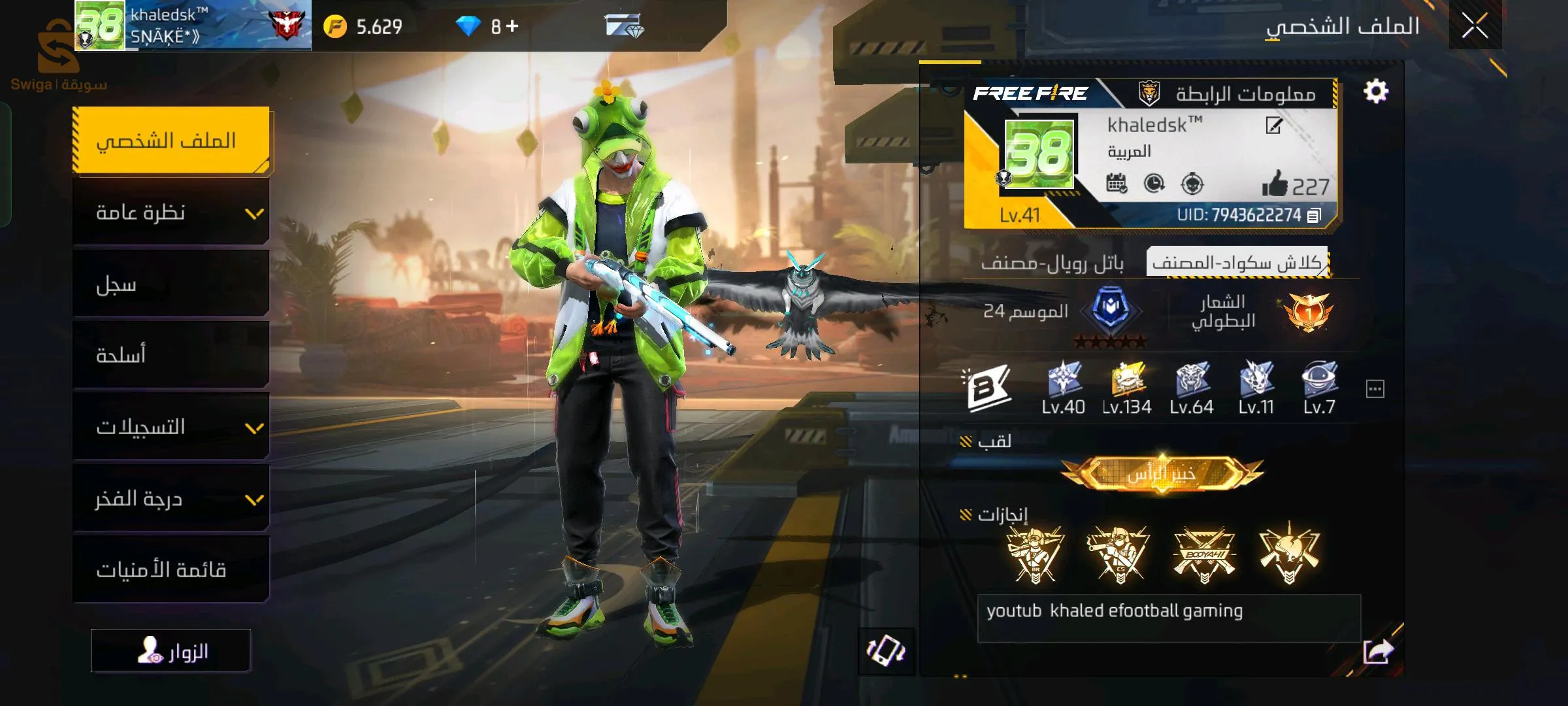This screenshot has height=706, width=1568.
Task: Open the أسلحة weapons entry
Action: 171,355
